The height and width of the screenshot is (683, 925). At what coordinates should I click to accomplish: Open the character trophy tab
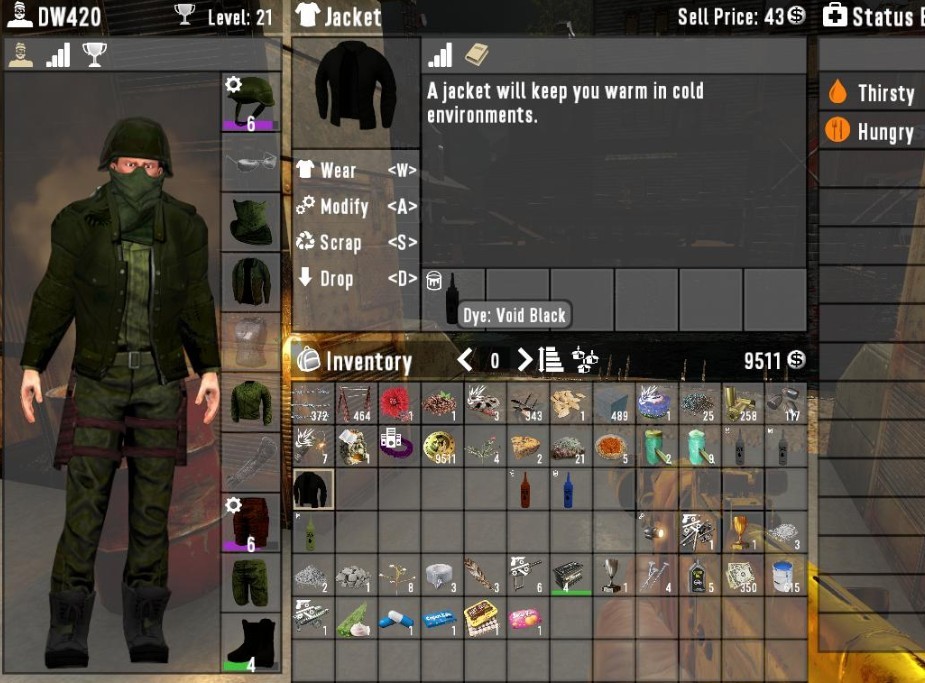(x=95, y=56)
